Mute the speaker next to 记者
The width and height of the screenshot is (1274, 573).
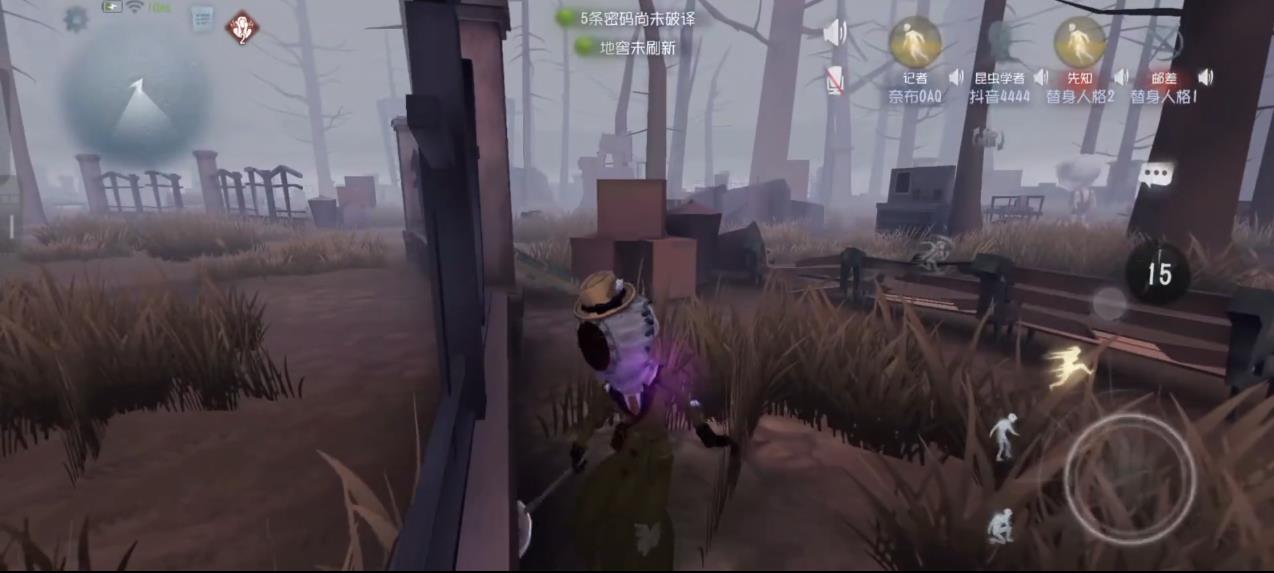956,77
